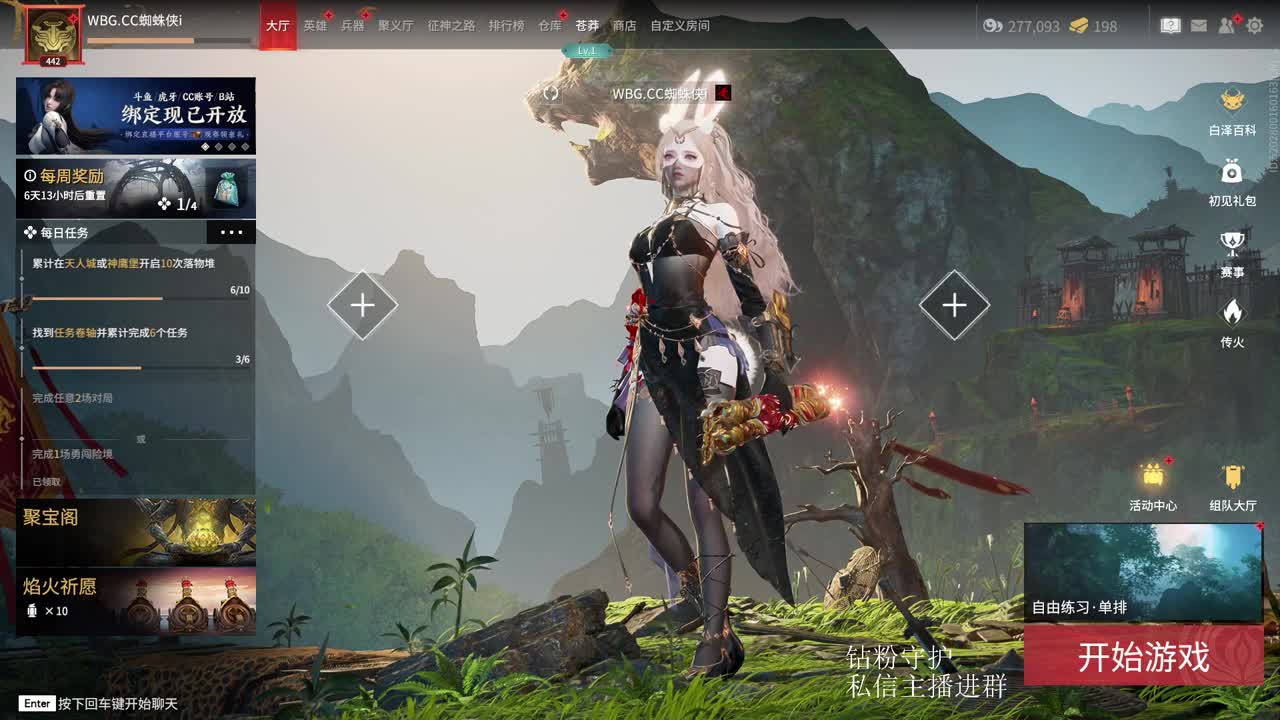Screen dimensions: 1280x720
Task: Click the 开始游戏 start game button
Action: [x=1143, y=657]
